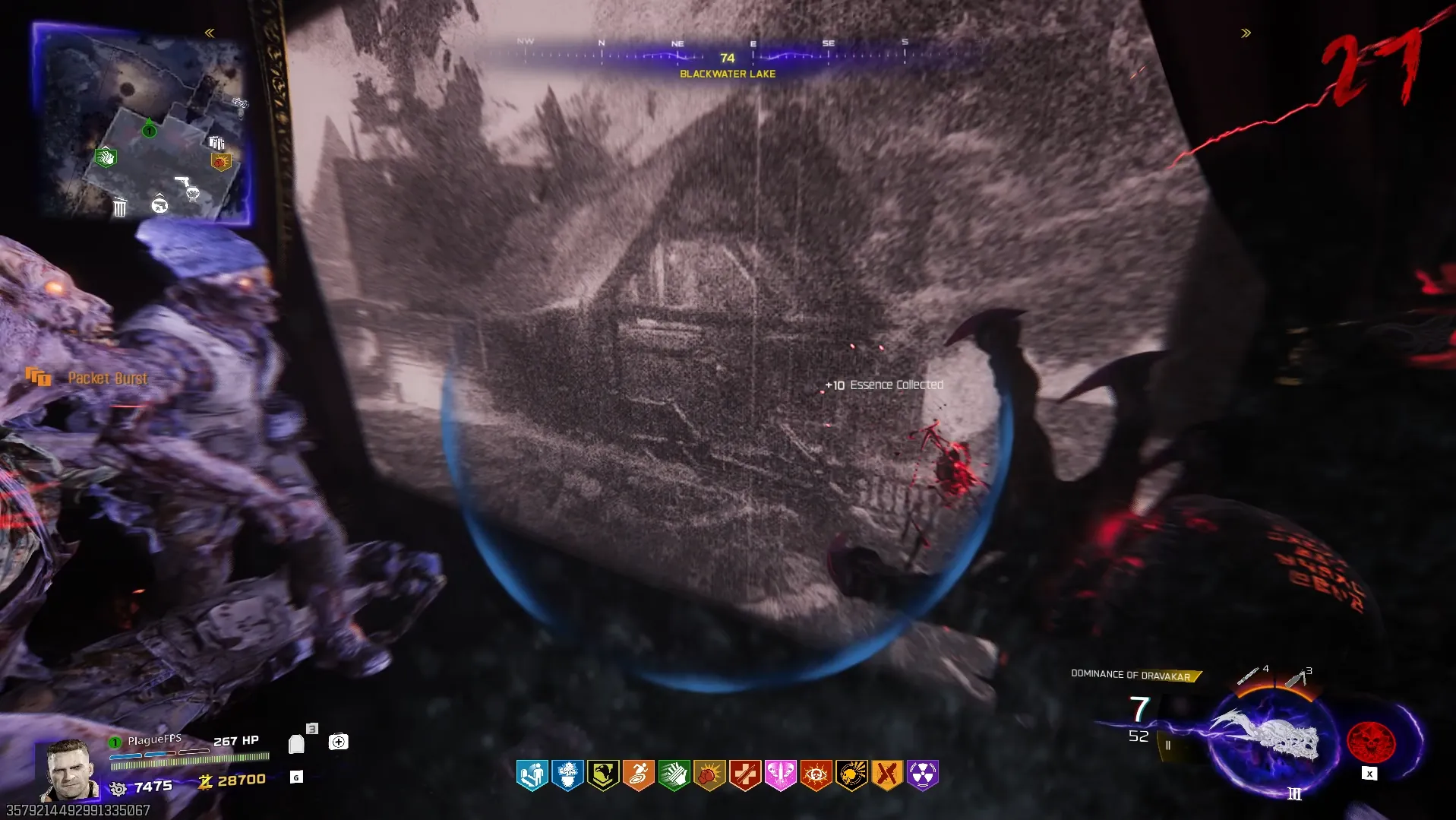The image size is (1456, 820).
Task: Click the Blackwater Lake minimap
Action: [x=142, y=123]
